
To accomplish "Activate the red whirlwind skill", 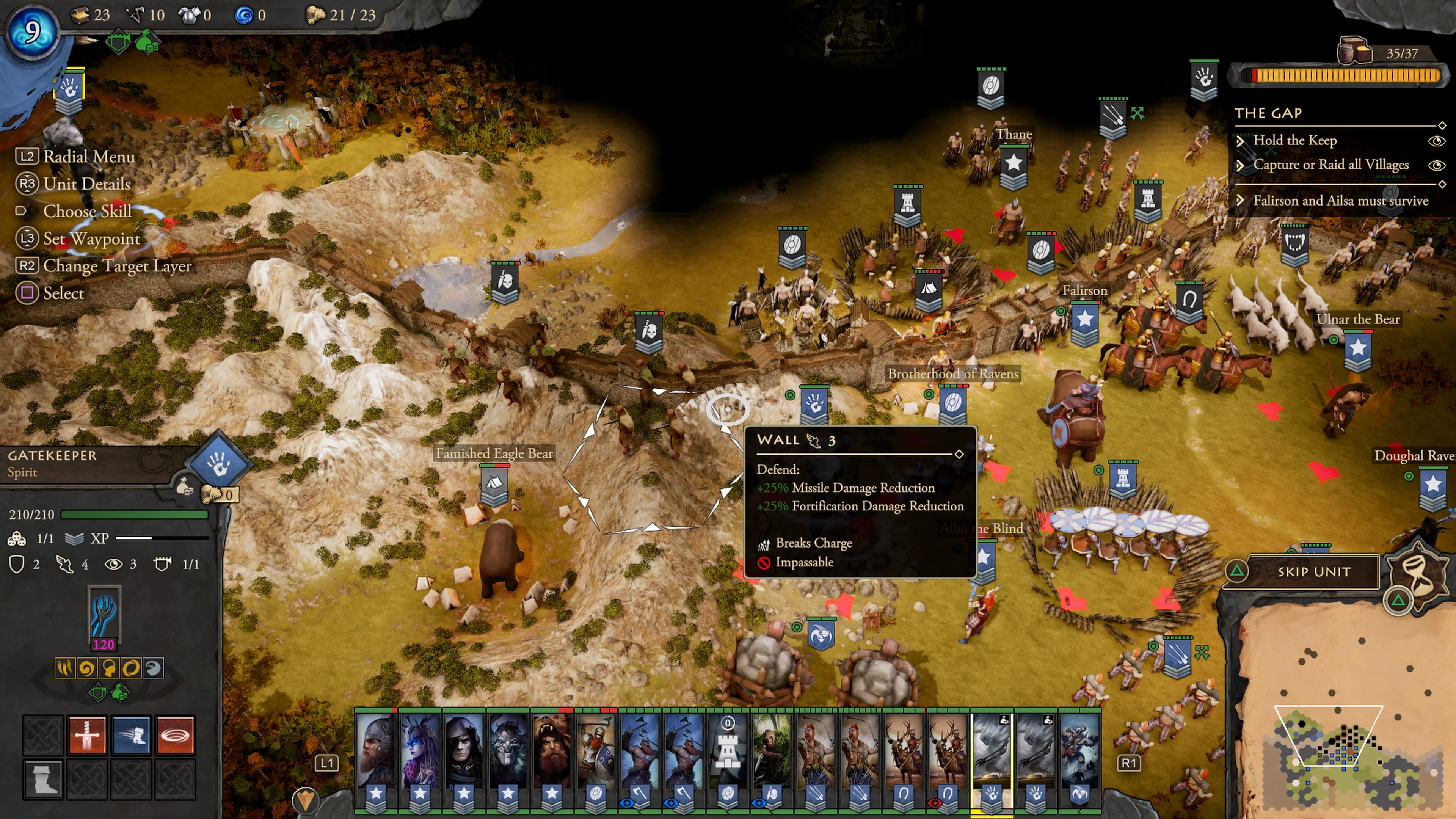I will point(175,735).
